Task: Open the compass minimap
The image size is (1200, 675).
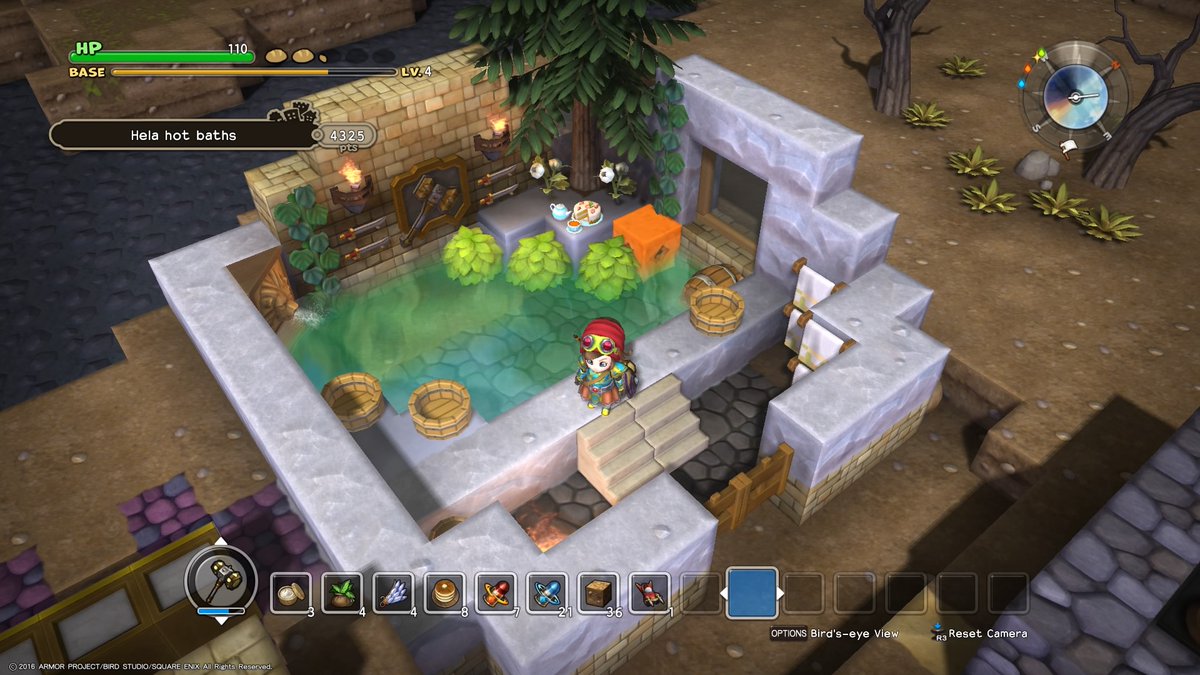Action: [1073, 96]
